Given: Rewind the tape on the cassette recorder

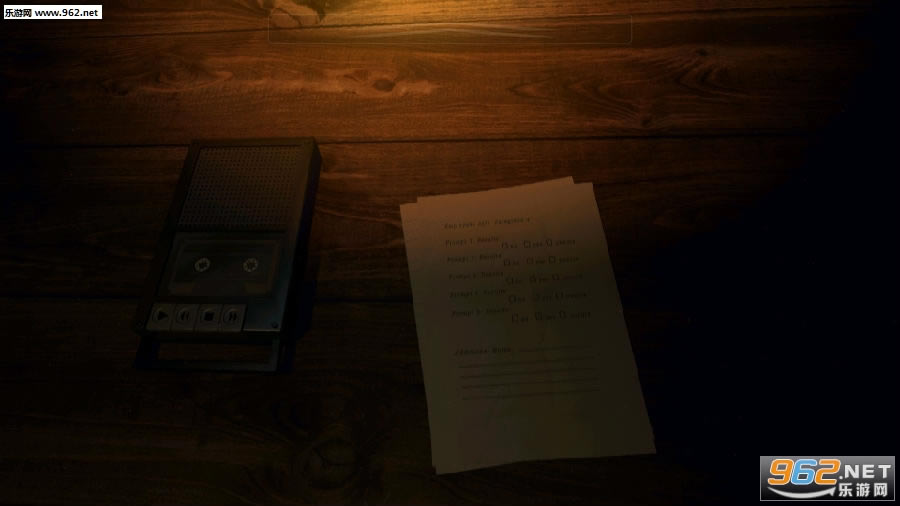Looking at the screenshot, I should pos(184,318).
